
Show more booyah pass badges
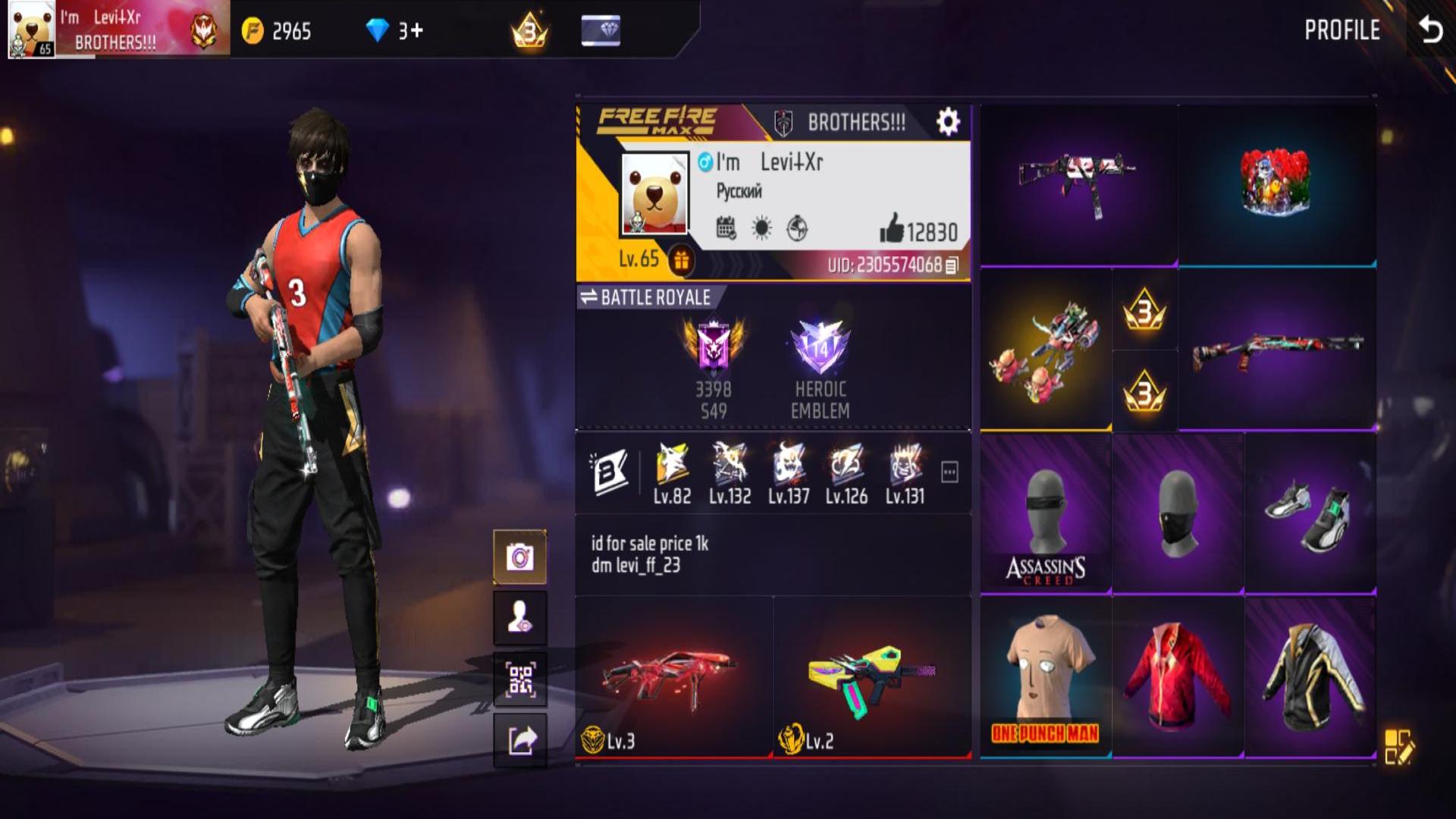pos(949,472)
